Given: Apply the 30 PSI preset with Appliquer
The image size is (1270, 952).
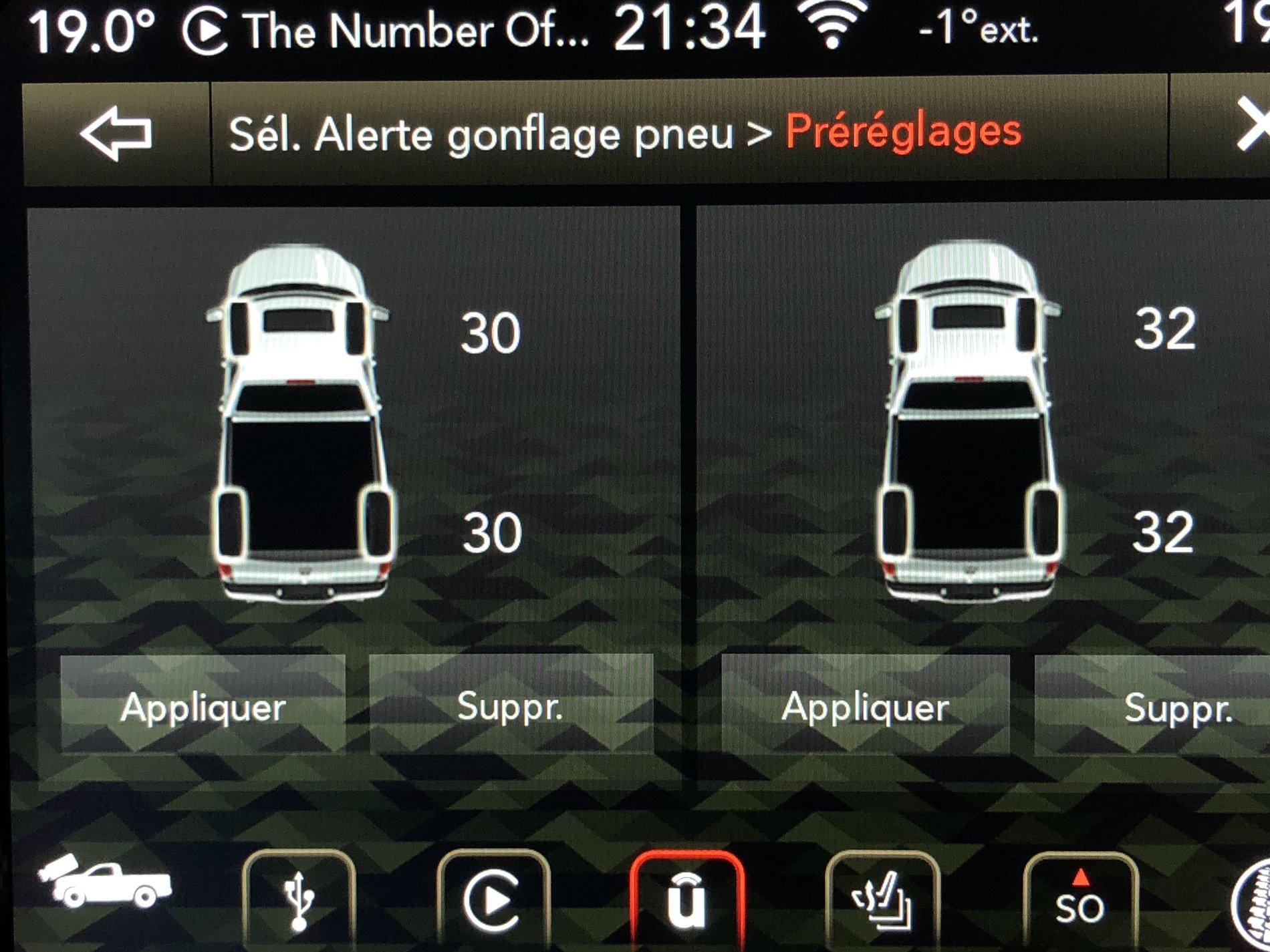Looking at the screenshot, I should tap(203, 709).
